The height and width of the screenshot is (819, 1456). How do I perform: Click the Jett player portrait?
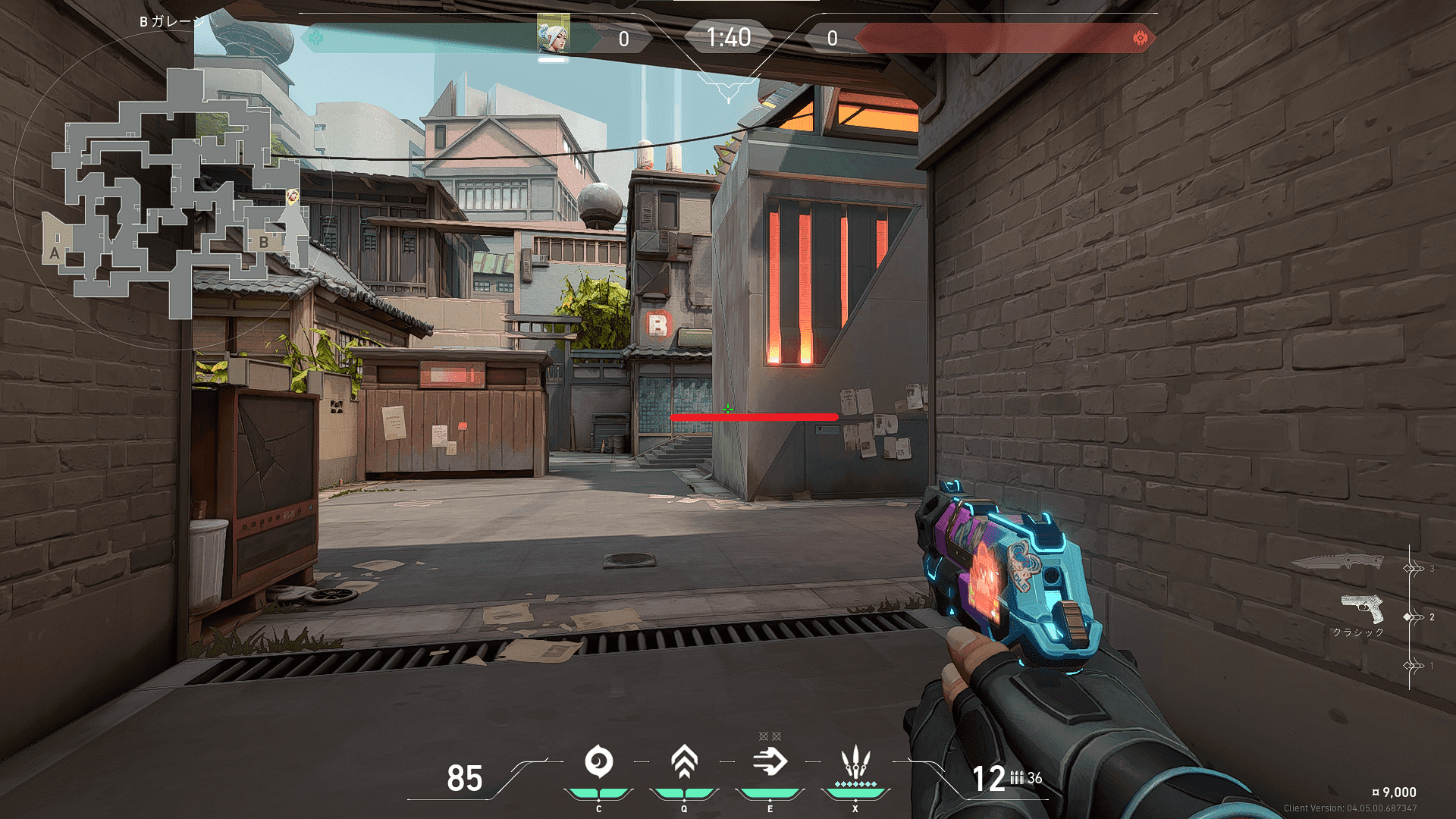(553, 35)
